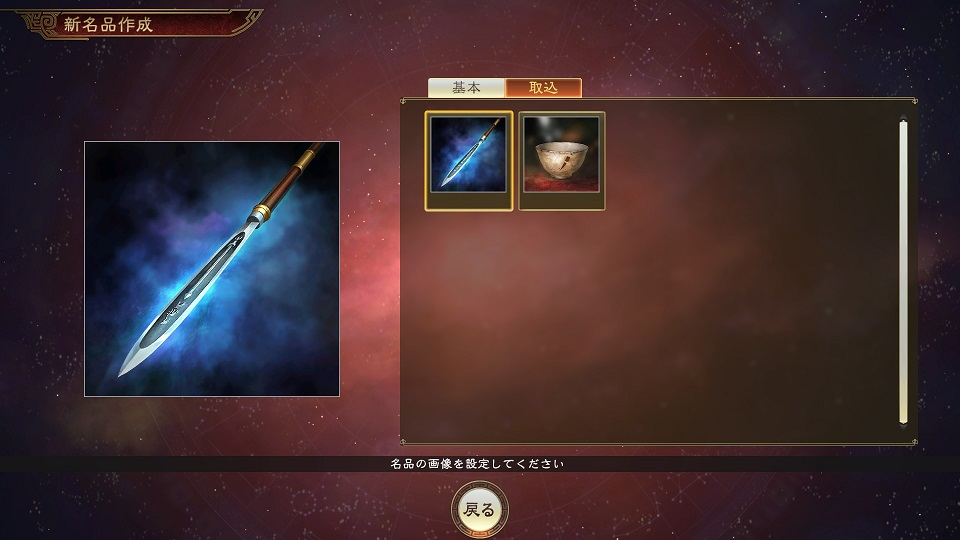Open the 取込 tab

tap(543, 88)
